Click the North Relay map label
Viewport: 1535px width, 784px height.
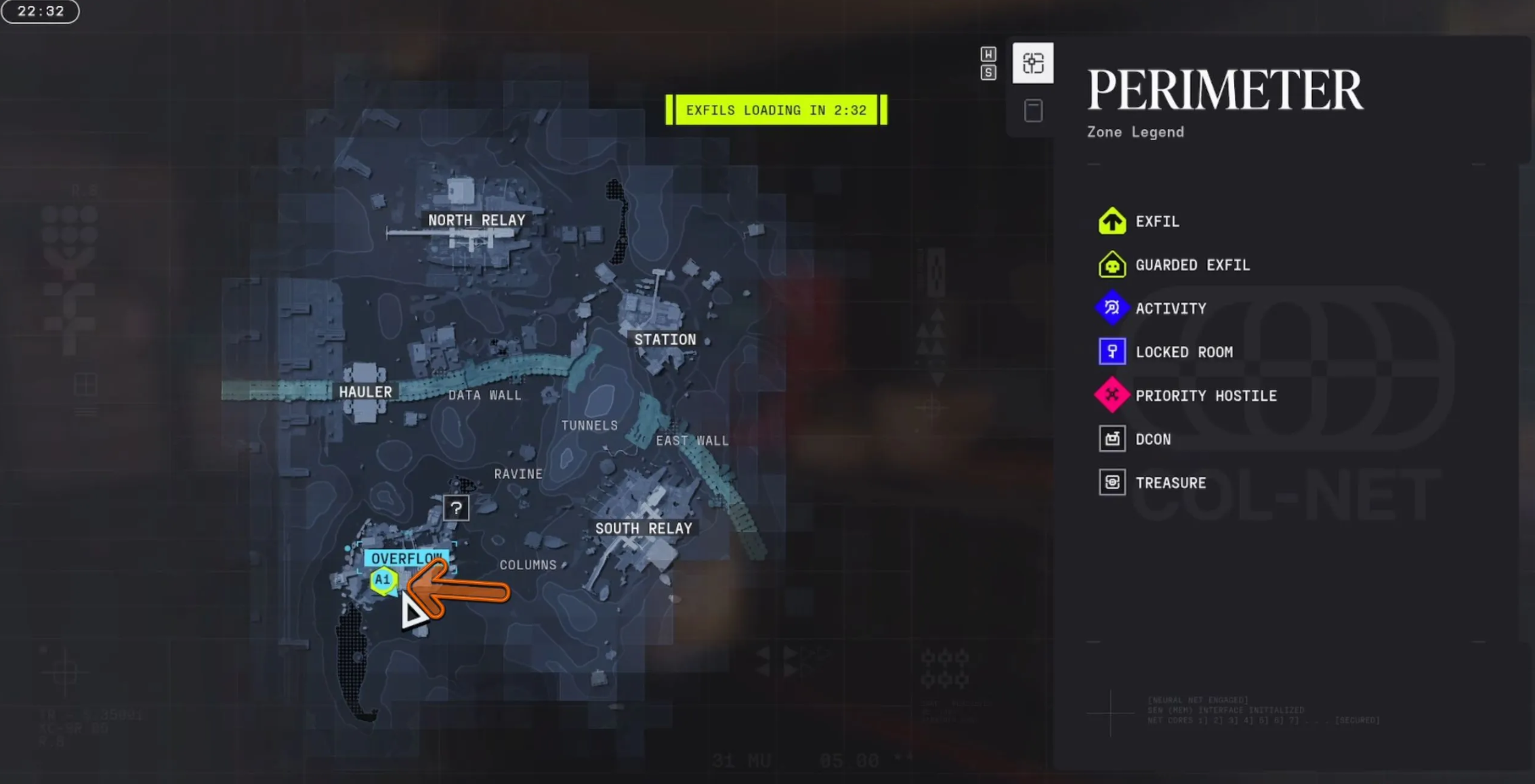click(x=476, y=220)
